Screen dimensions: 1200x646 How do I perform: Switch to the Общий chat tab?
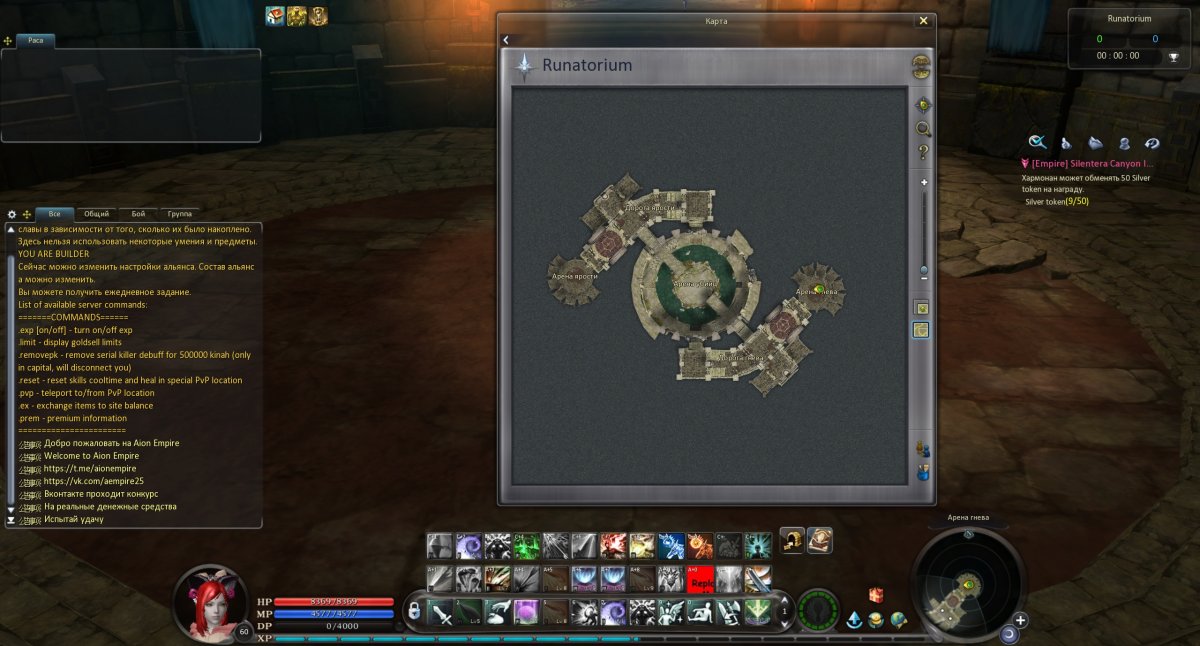pos(97,214)
